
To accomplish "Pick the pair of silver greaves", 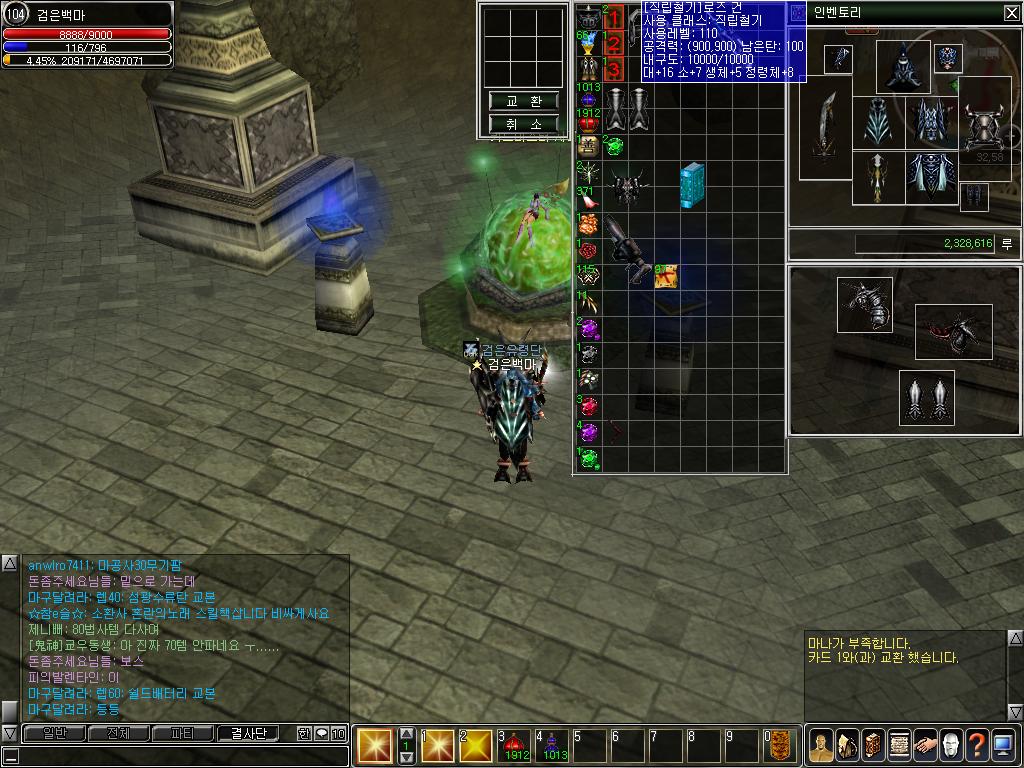I will click(x=926, y=397).
